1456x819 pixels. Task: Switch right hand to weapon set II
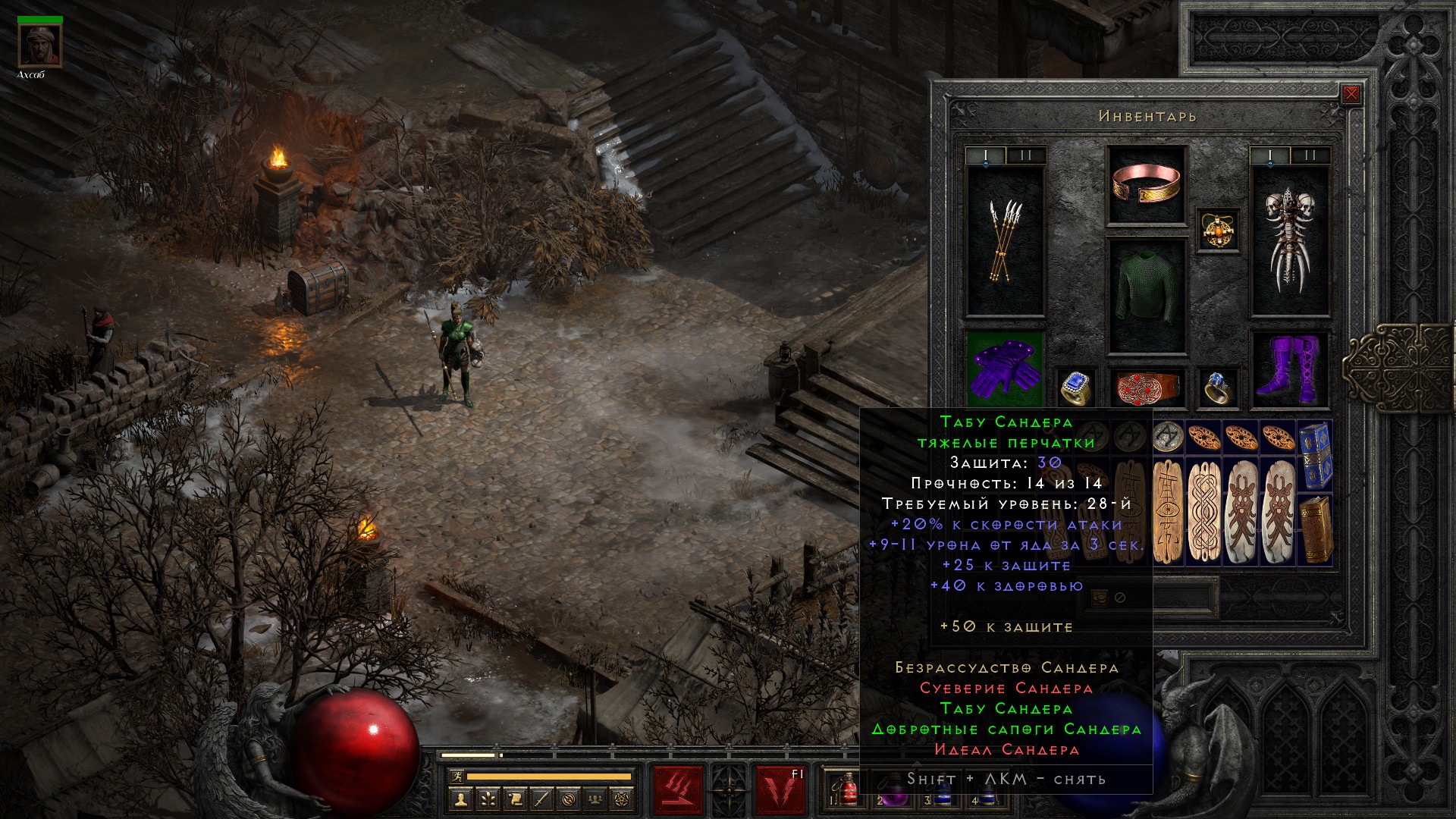pos(1310,155)
